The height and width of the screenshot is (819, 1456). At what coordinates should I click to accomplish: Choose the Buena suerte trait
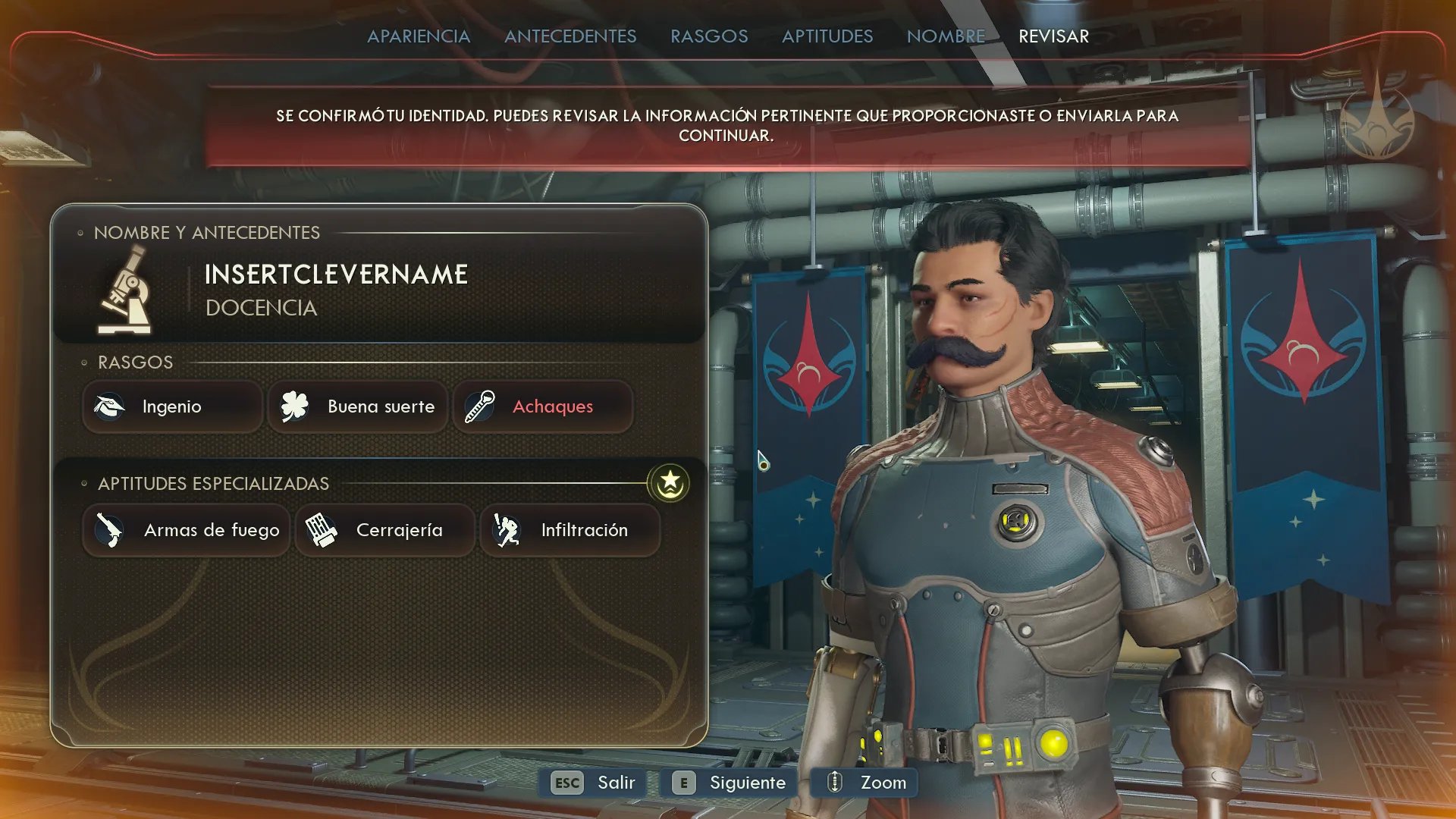(x=357, y=407)
